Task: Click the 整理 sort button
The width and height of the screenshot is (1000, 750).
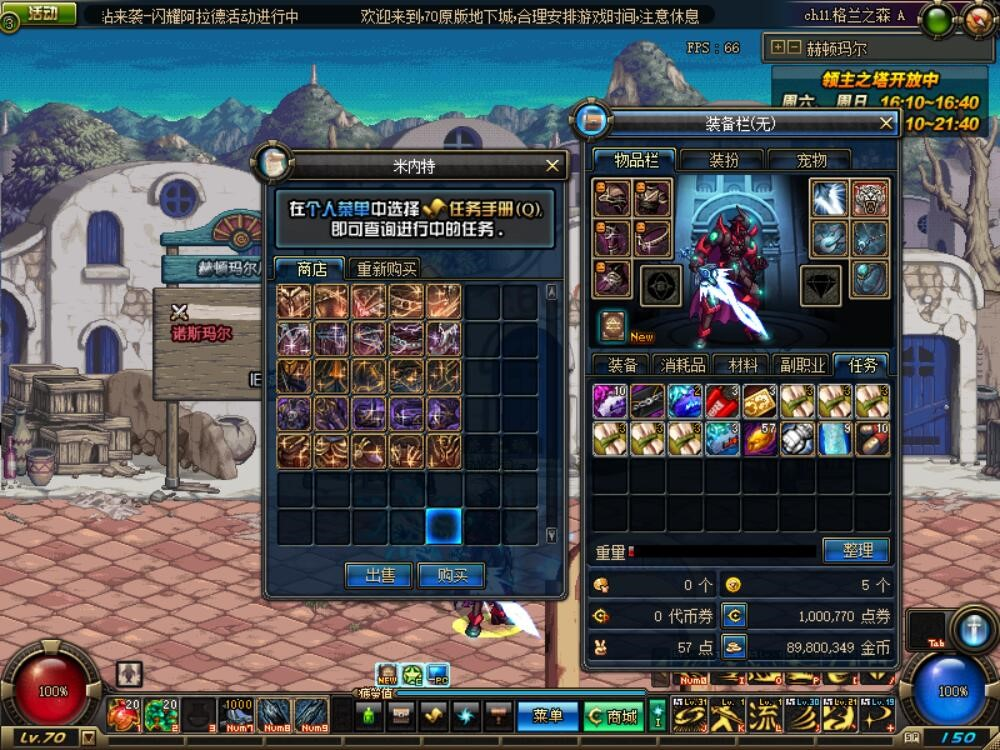Action: (x=856, y=550)
